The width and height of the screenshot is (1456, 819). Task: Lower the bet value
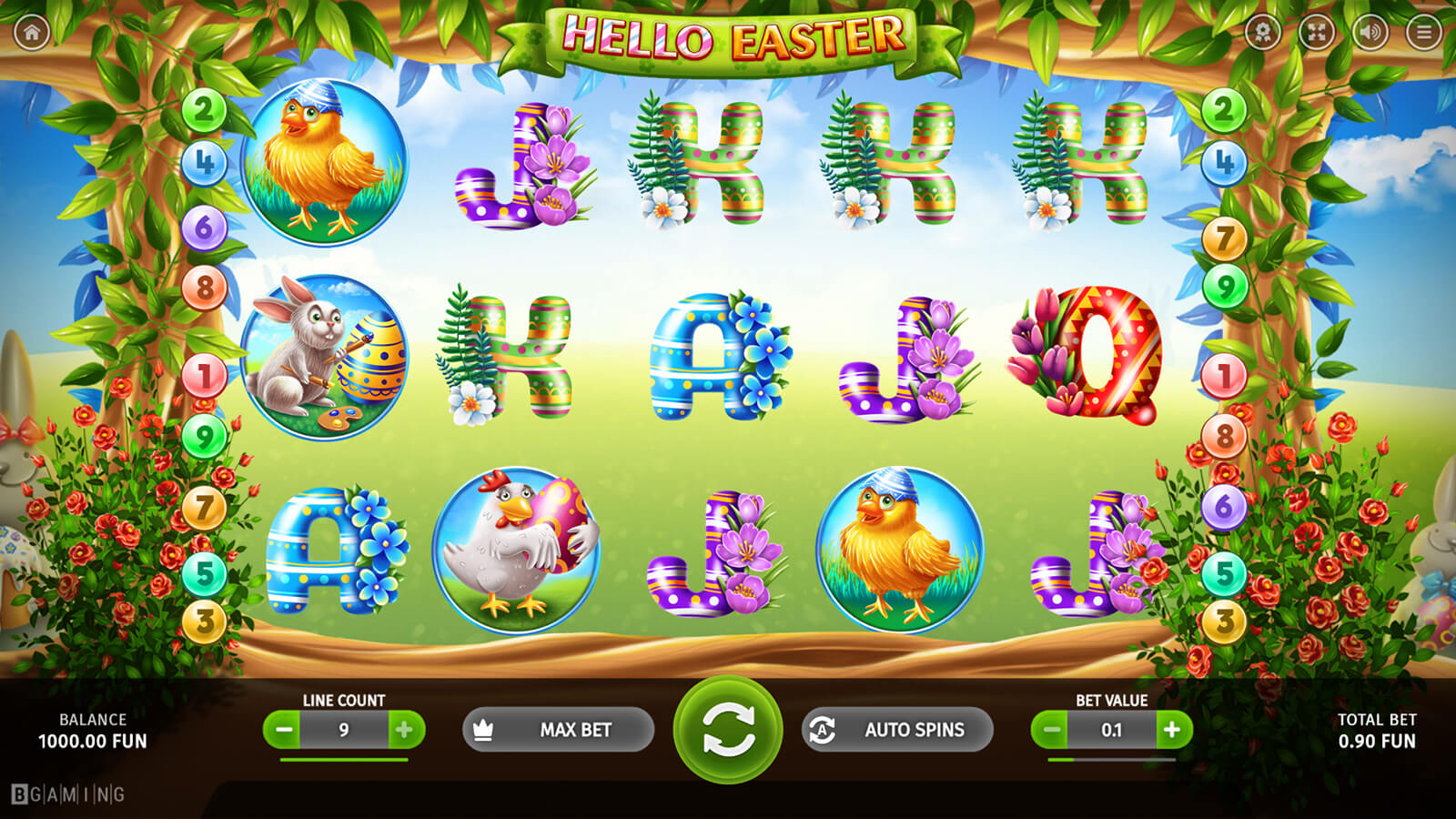pyautogui.click(x=1052, y=730)
